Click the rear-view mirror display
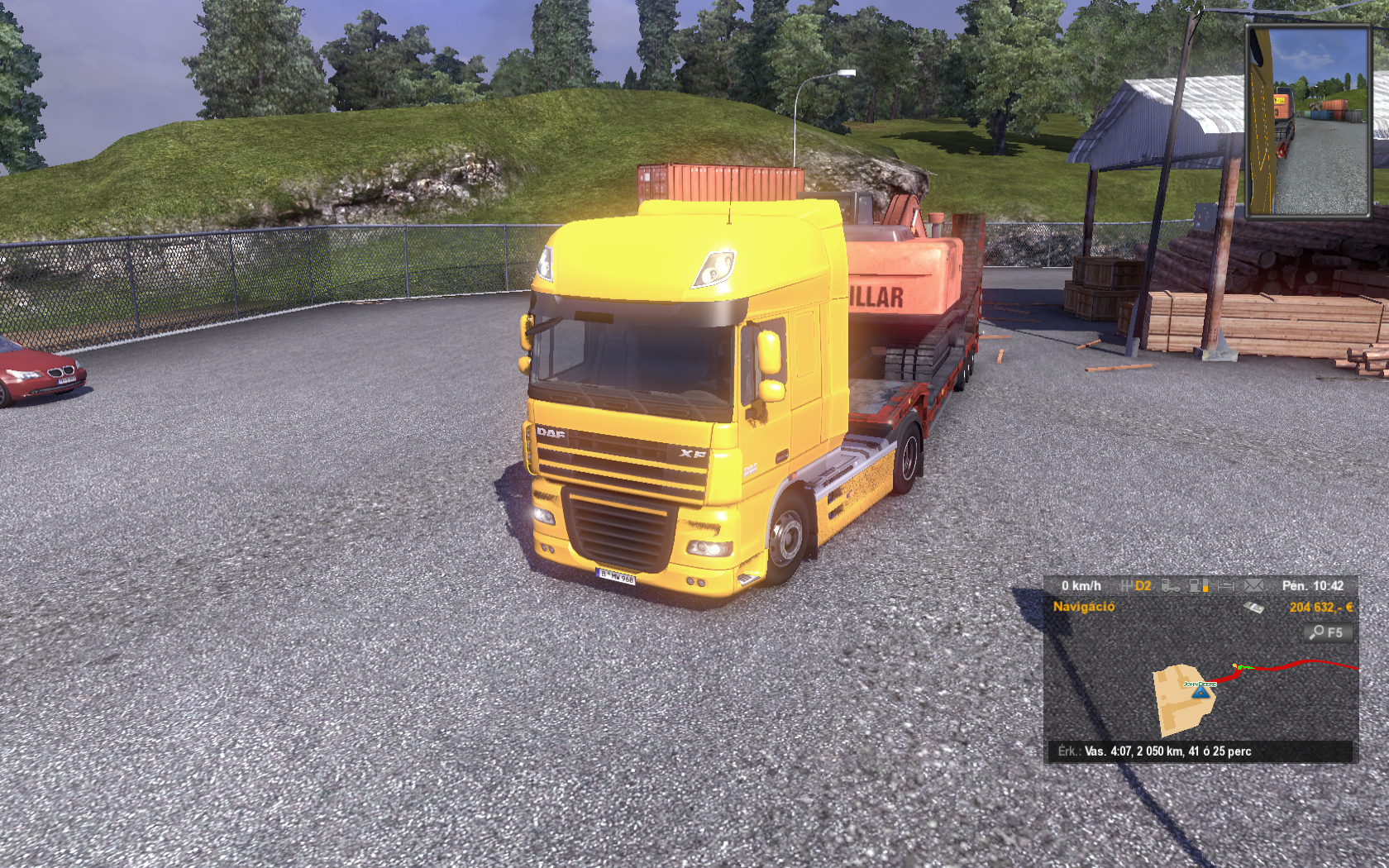Image resolution: width=1389 pixels, height=868 pixels. tap(1308, 122)
